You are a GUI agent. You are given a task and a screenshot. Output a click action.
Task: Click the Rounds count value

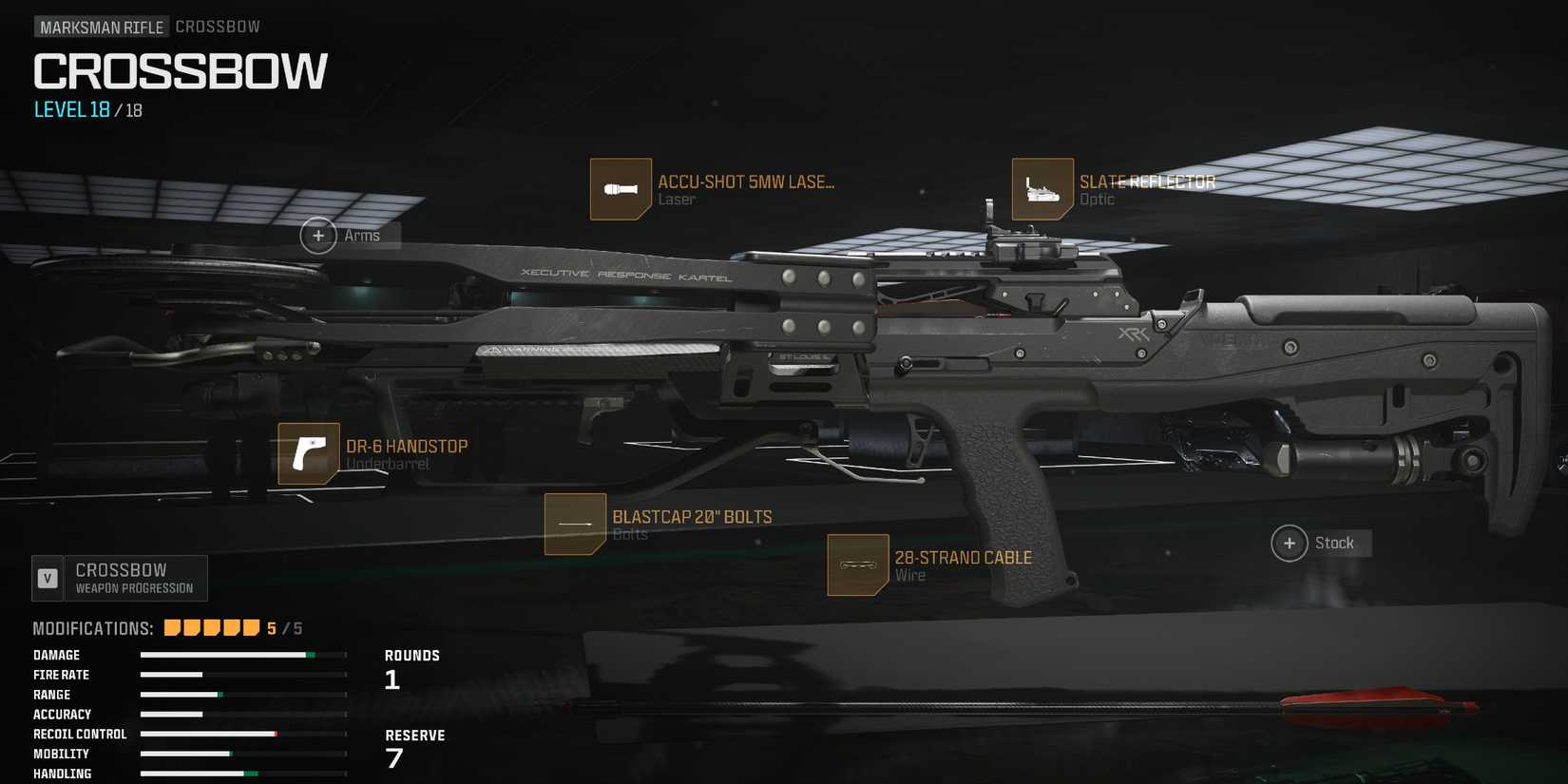coord(394,679)
